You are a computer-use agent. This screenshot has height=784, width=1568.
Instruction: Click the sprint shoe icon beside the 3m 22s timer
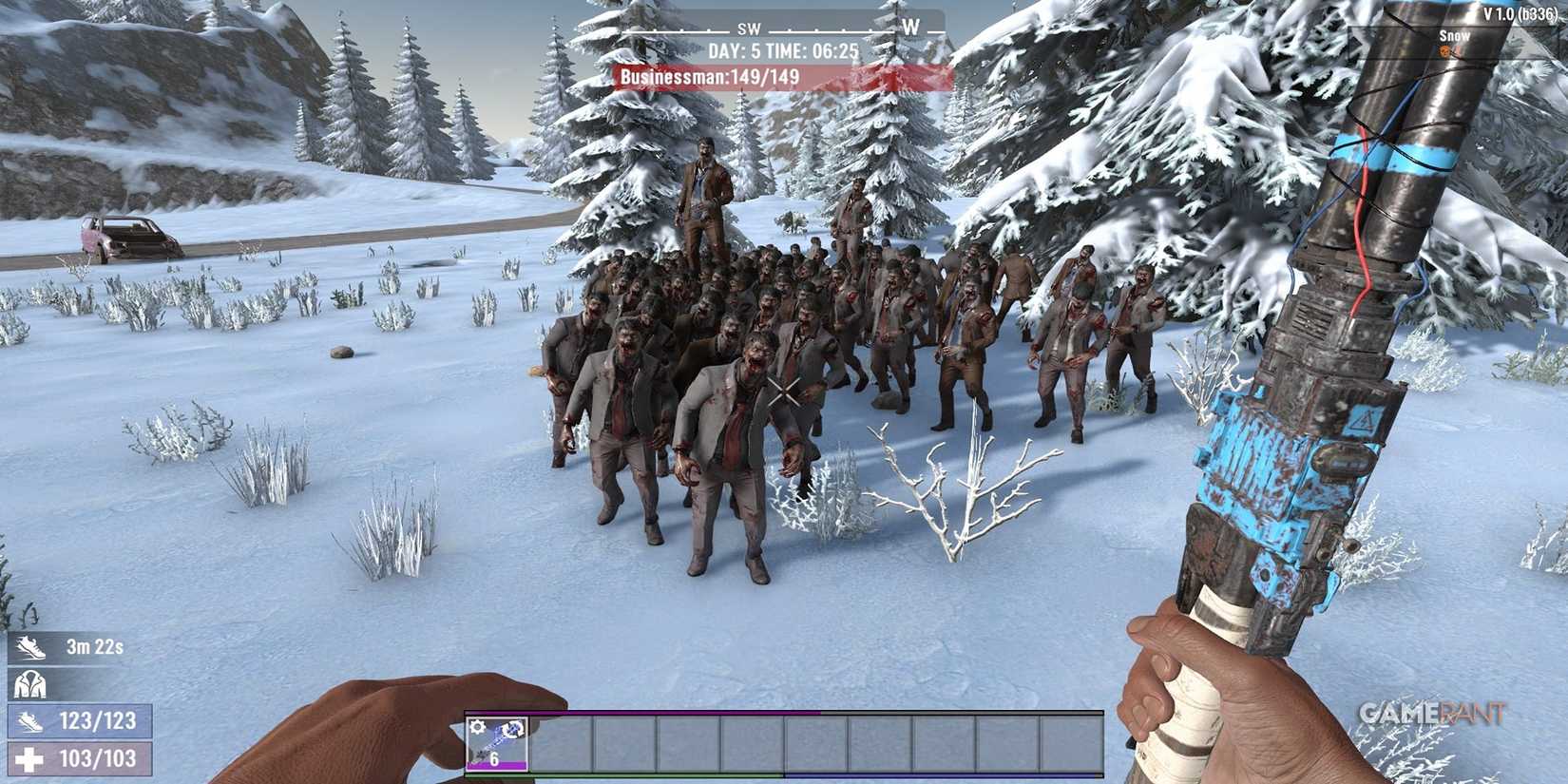tap(30, 648)
